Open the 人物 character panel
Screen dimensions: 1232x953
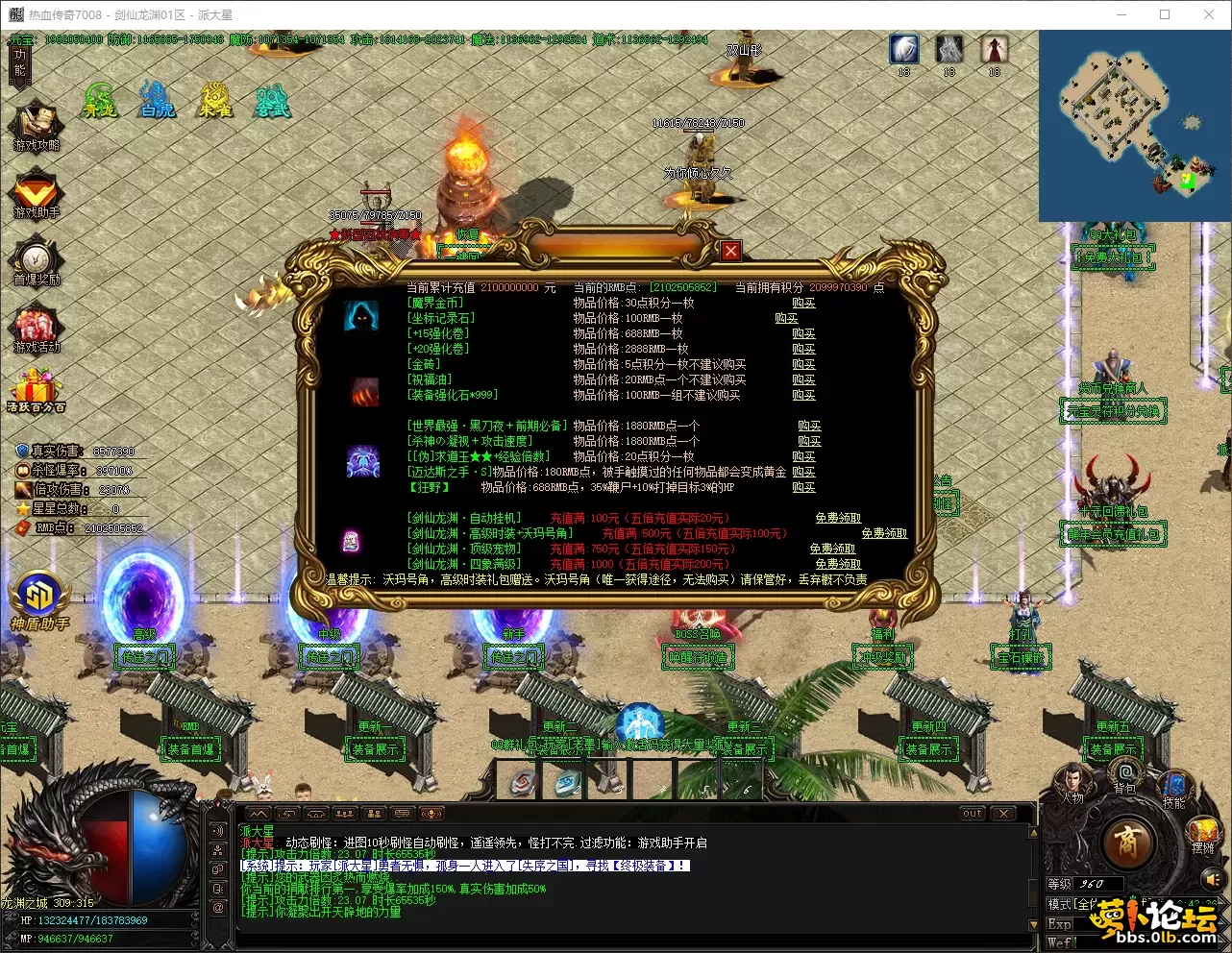coord(1072,785)
